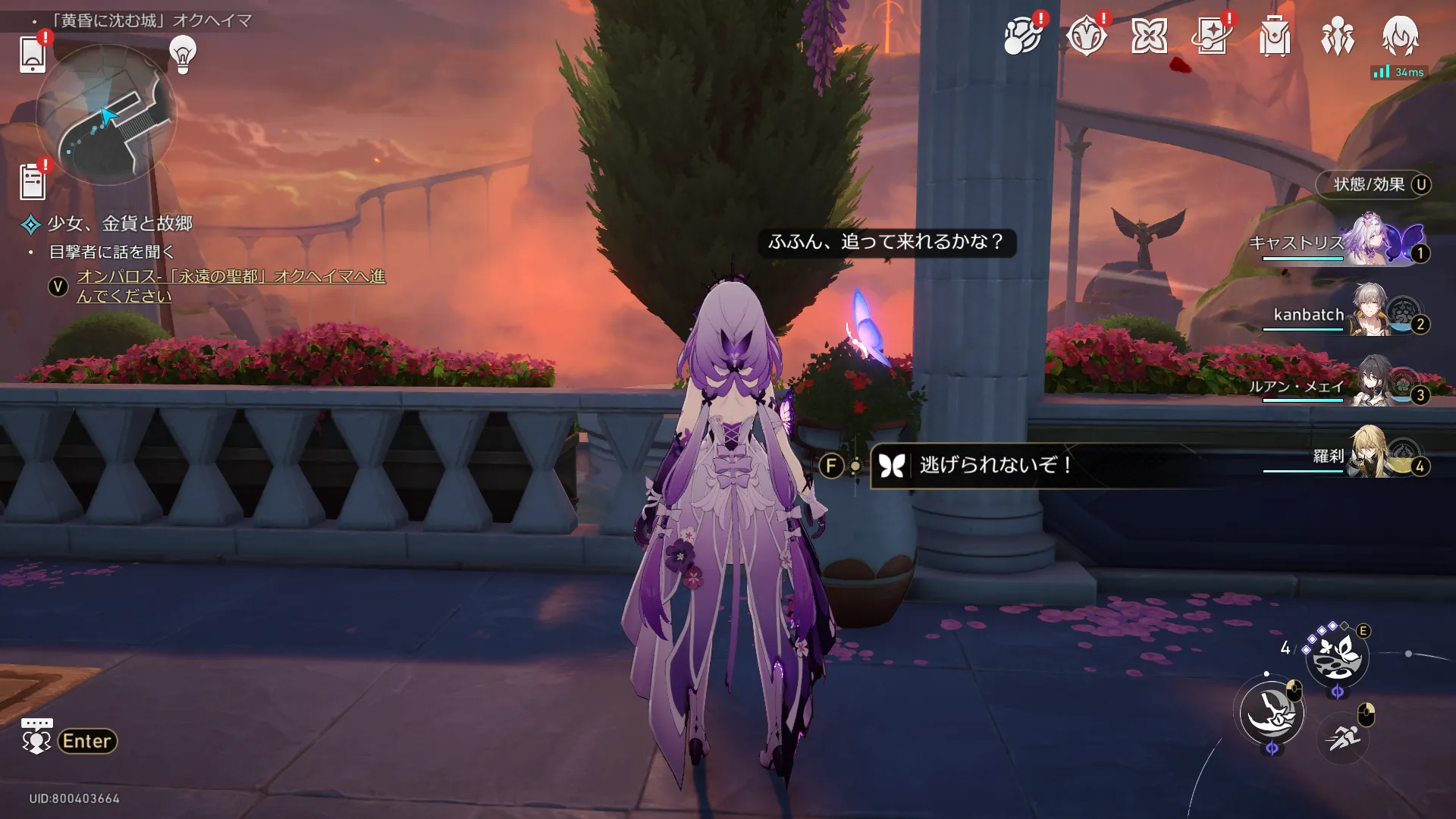Open the suitcase inventory icon
This screenshot has width=1456, height=819.
coord(1274,36)
